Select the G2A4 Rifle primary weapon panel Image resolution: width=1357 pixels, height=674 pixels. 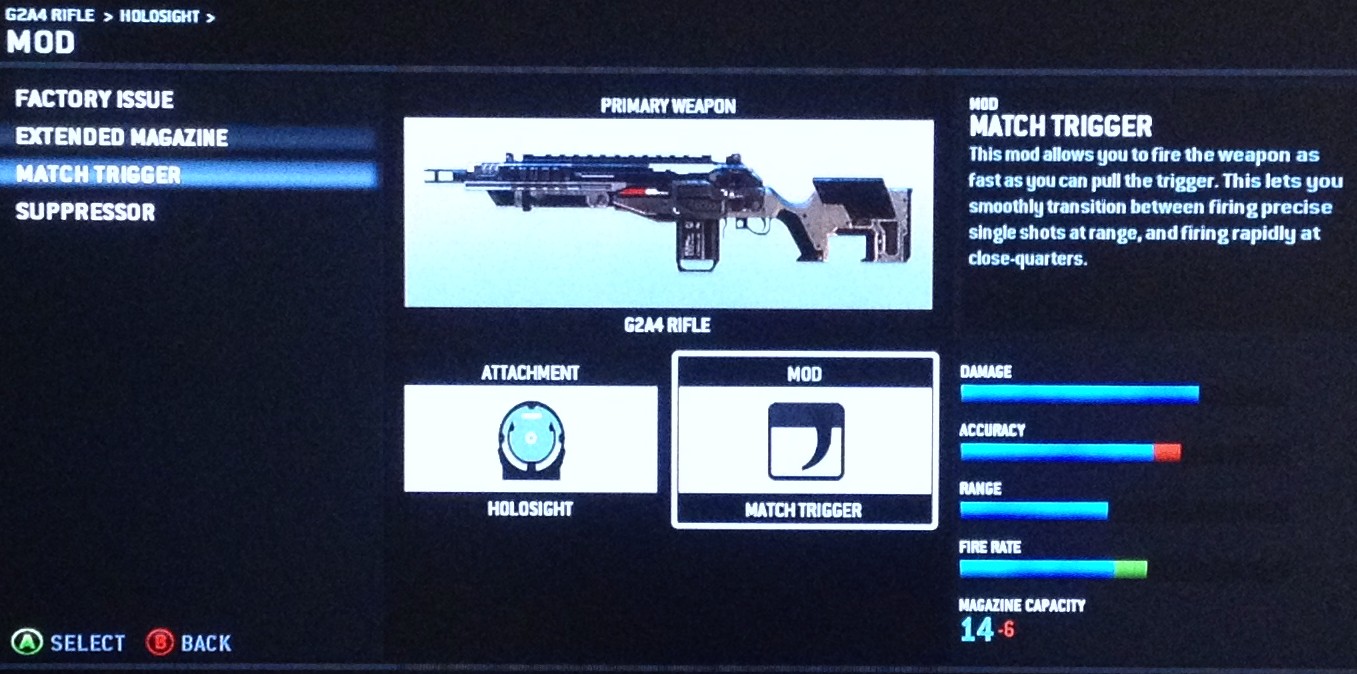coord(668,213)
